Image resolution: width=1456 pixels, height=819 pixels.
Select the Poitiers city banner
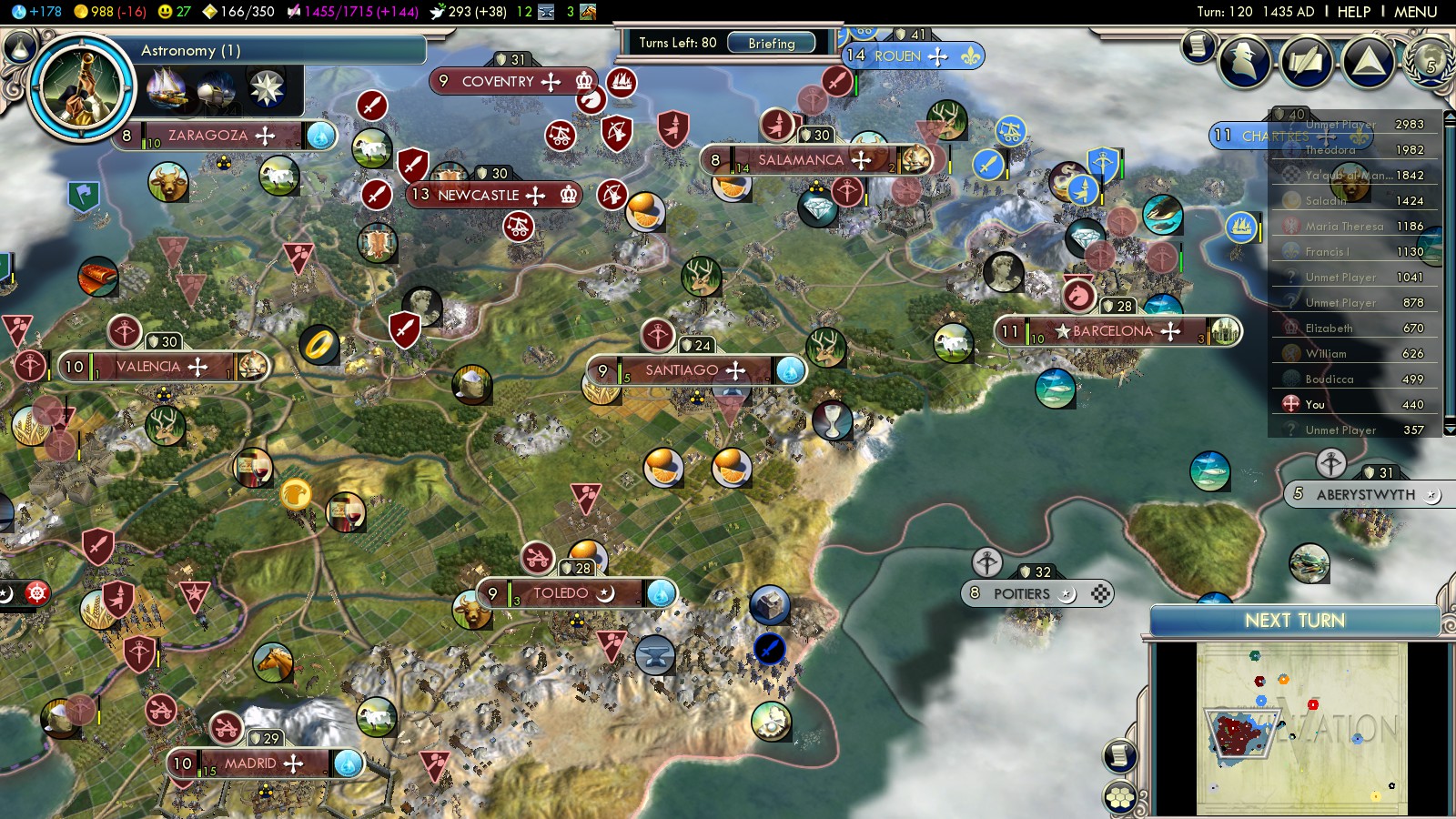1022,594
